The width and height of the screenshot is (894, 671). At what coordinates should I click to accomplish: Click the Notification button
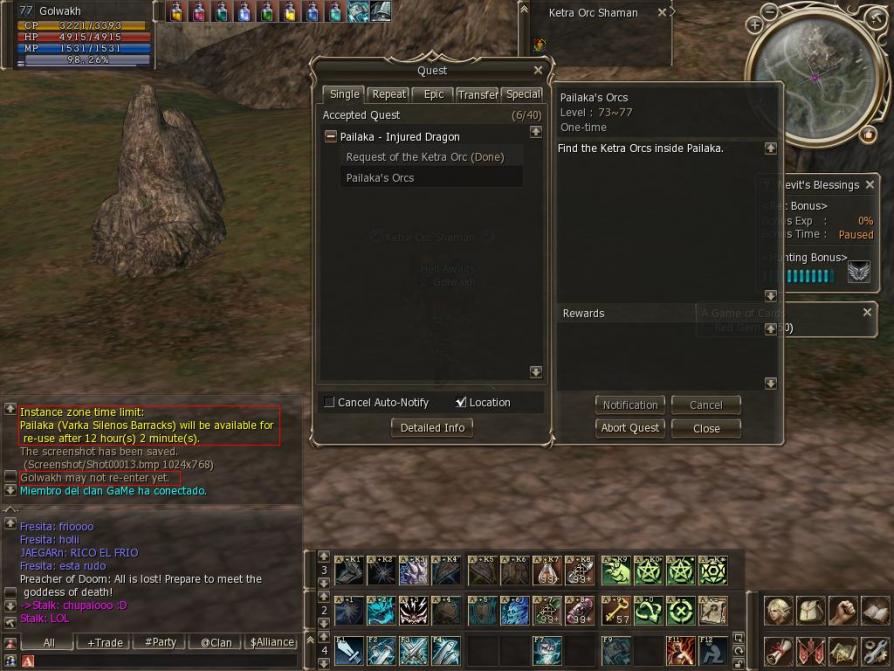pyautogui.click(x=630, y=405)
